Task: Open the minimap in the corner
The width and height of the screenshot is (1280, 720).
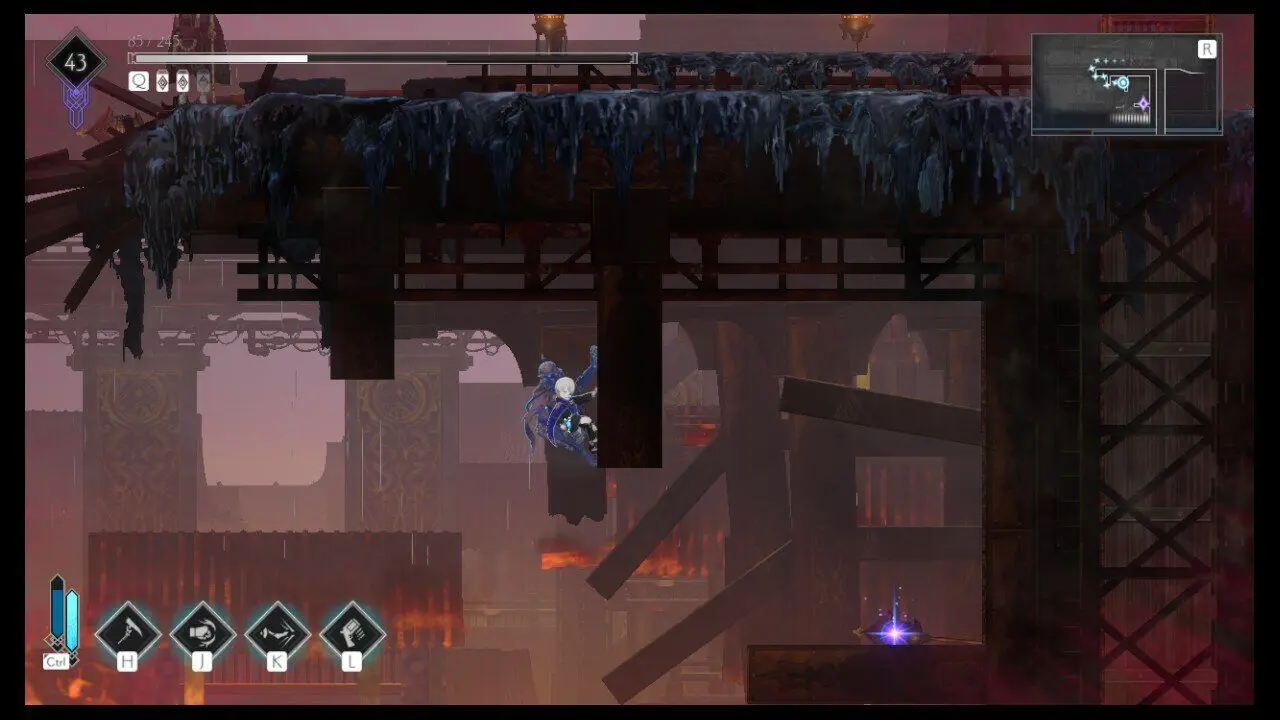Action: pyautogui.click(x=1126, y=84)
